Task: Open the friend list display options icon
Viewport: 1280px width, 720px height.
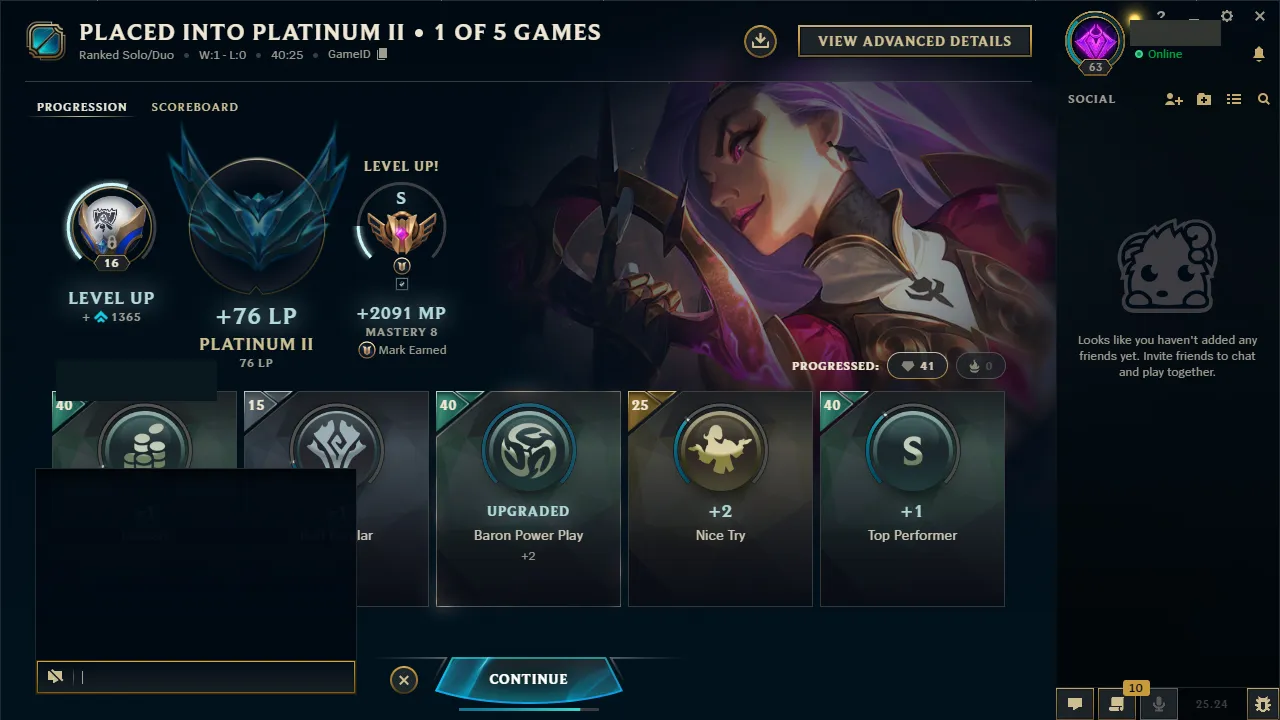Action: pyautogui.click(x=1234, y=100)
